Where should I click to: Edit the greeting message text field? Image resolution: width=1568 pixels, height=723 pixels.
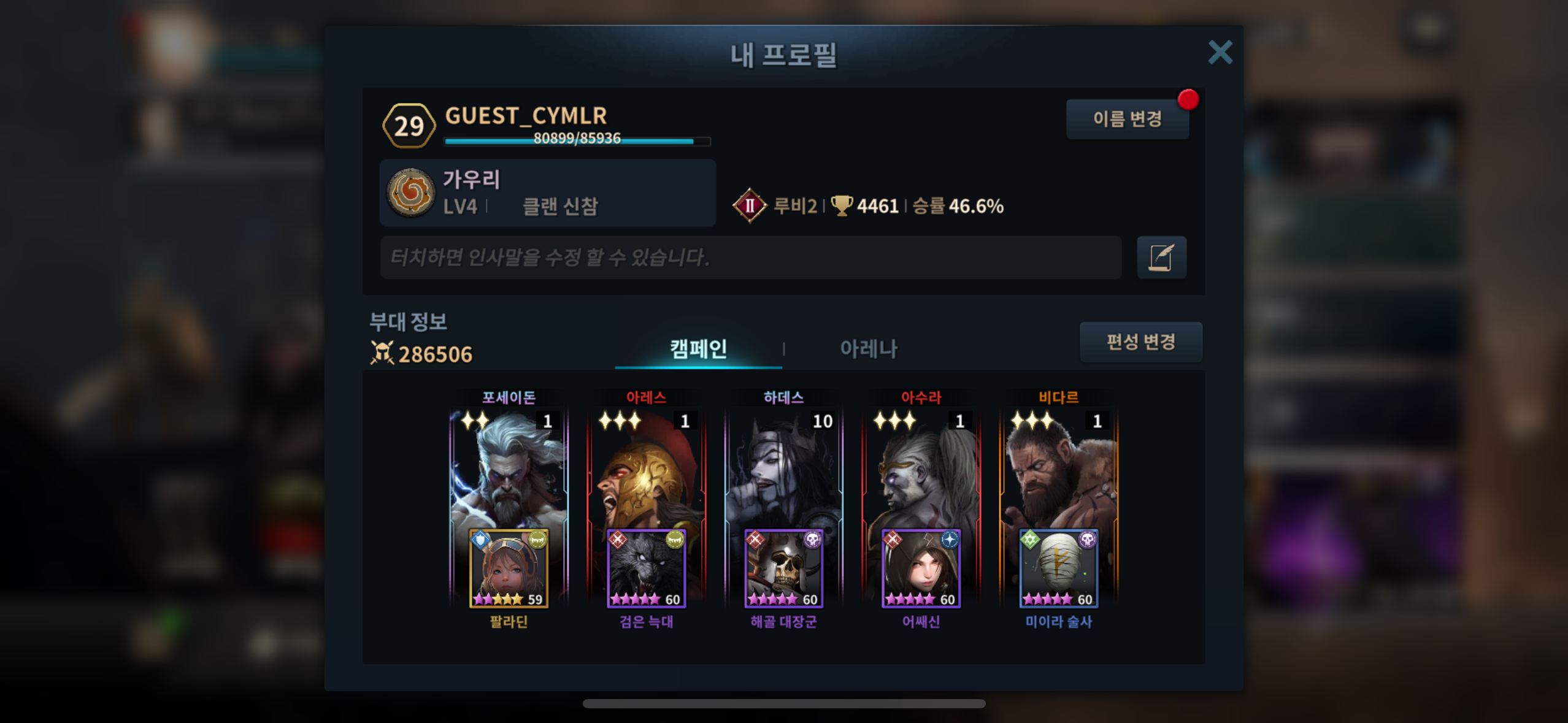[x=750, y=258]
